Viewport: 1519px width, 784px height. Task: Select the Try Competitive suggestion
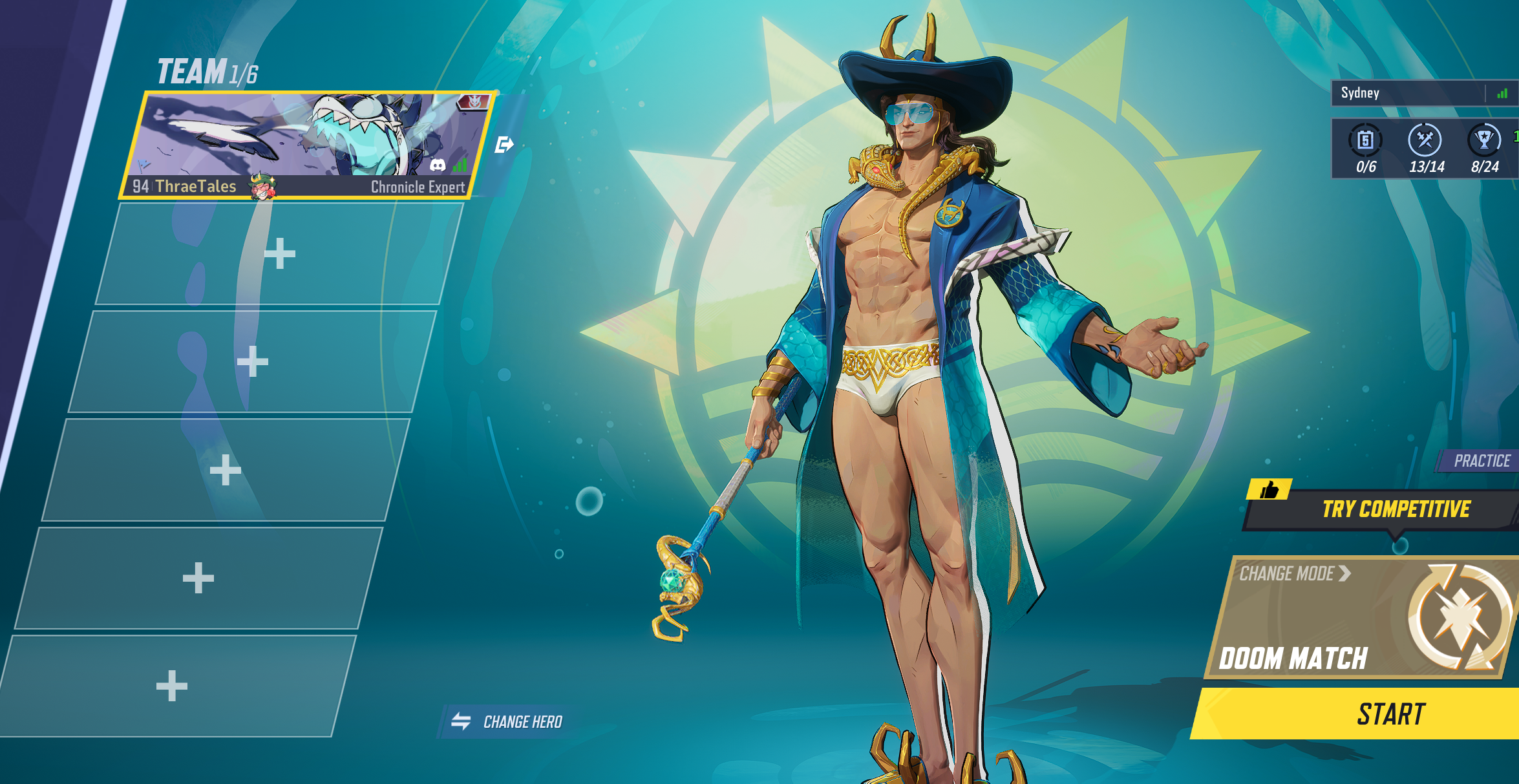(x=1395, y=509)
